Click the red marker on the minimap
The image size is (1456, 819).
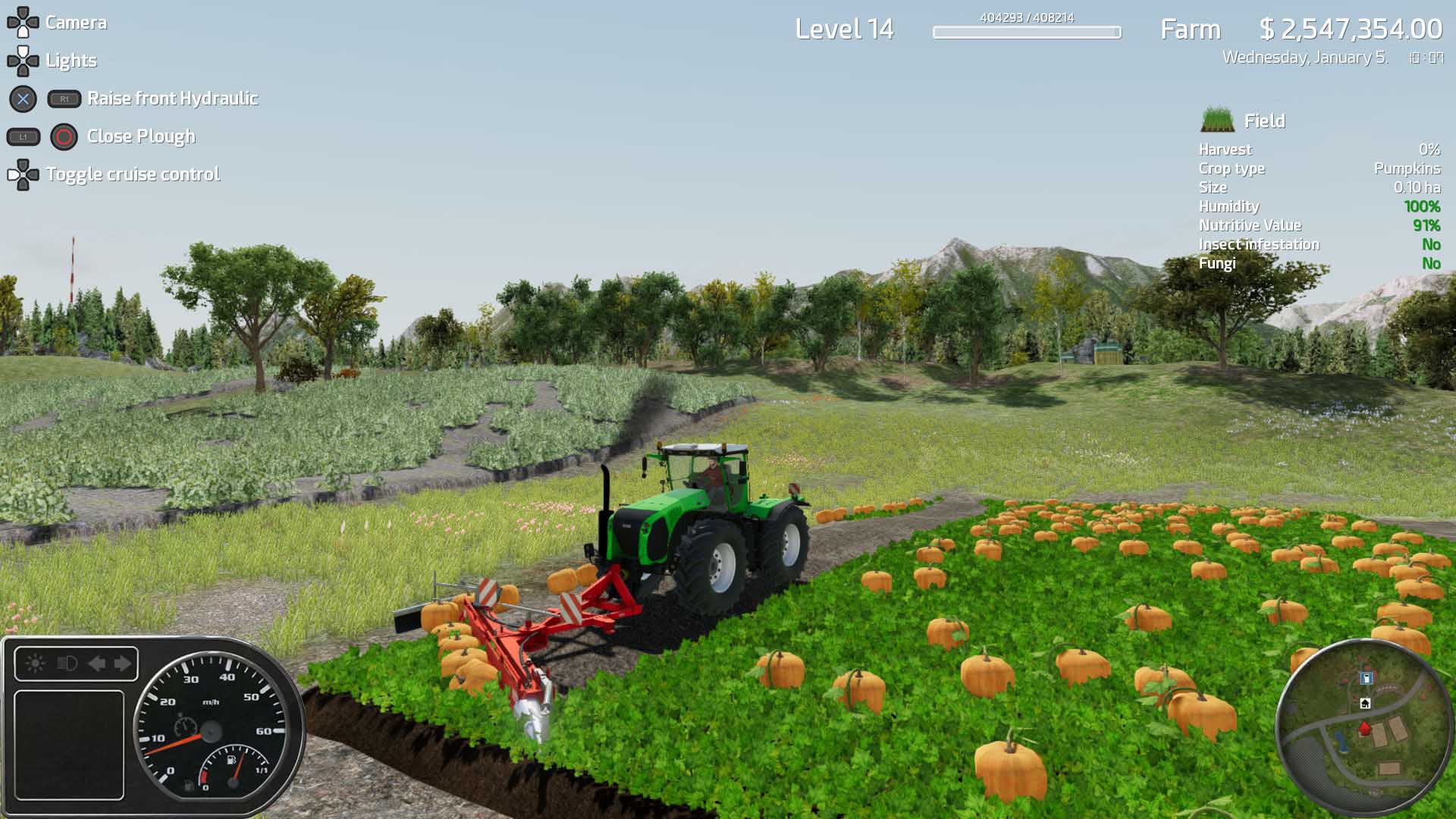tap(1365, 727)
